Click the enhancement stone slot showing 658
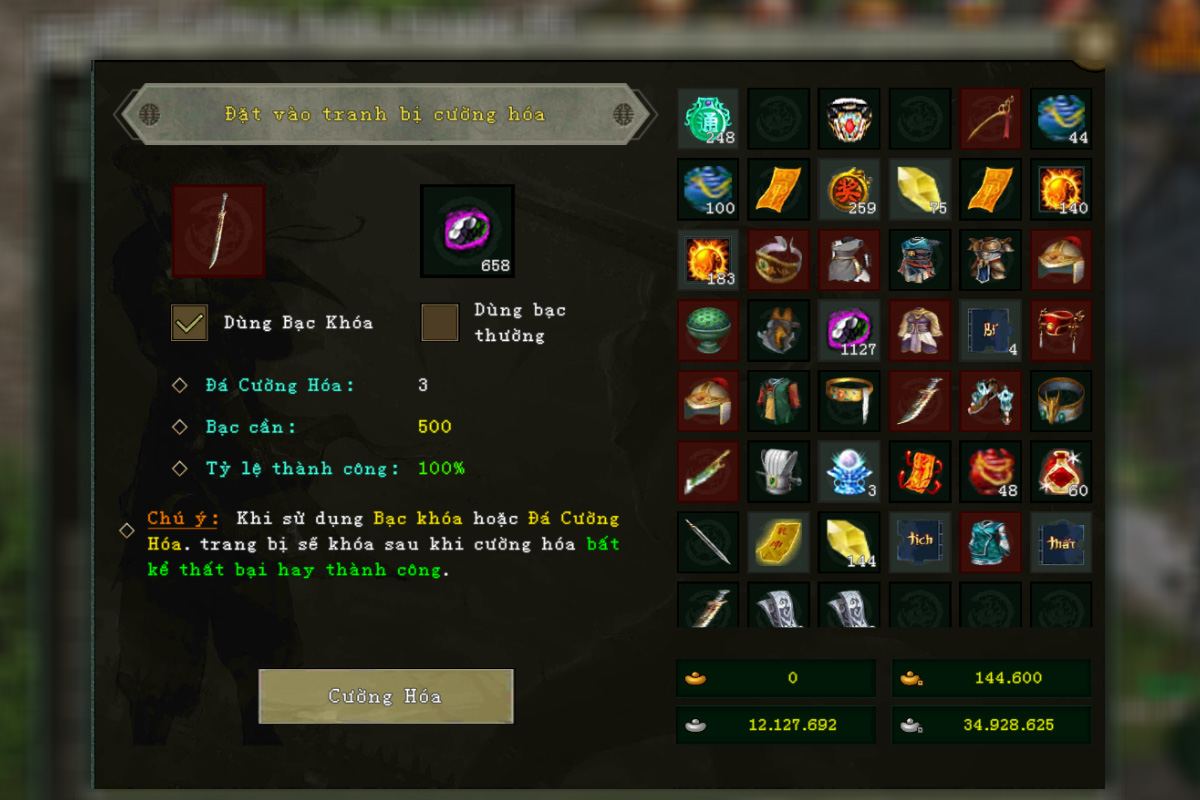This screenshot has width=1200, height=800. click(467, 230)
